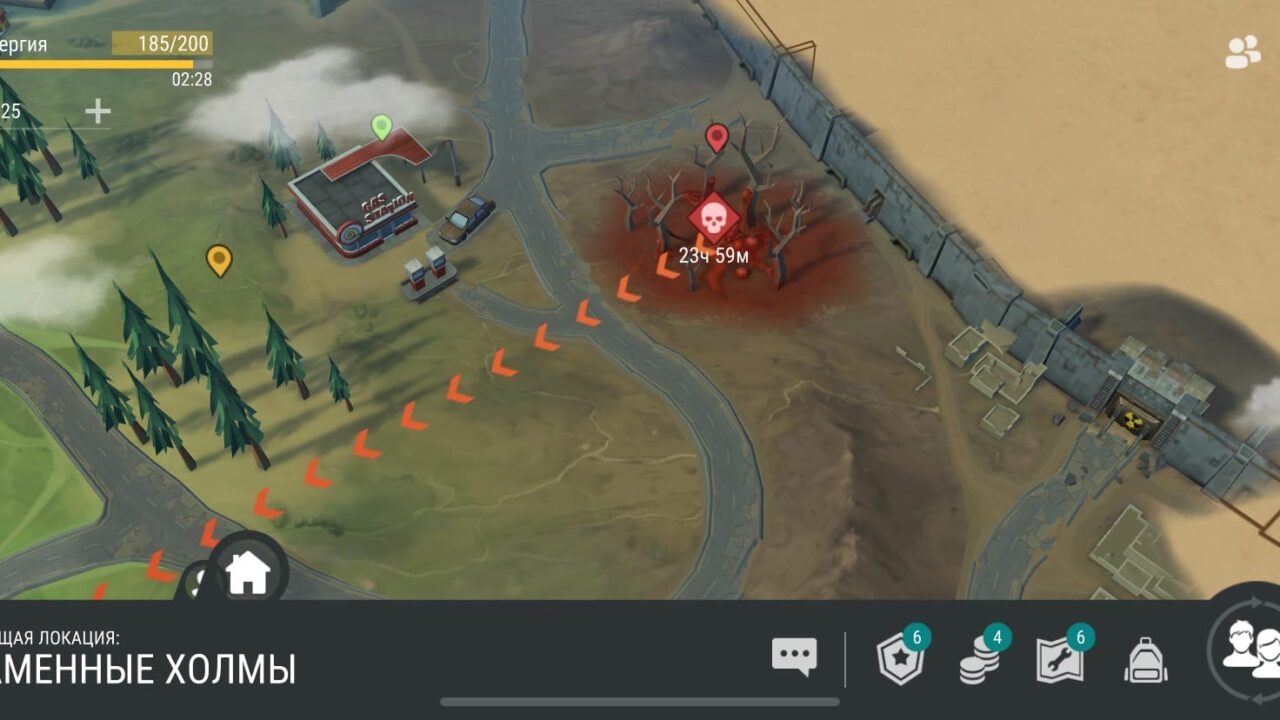Select the red skull danger zone marker

[x=713, y=220]
